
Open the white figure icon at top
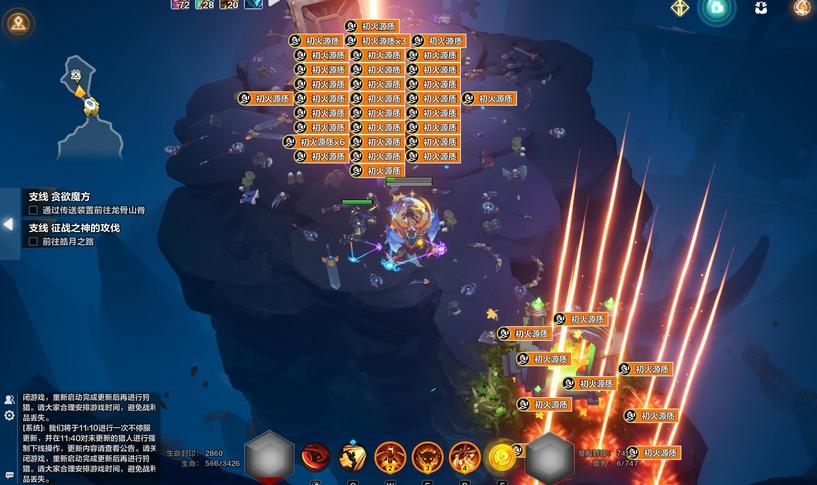(x=761, y=8)
